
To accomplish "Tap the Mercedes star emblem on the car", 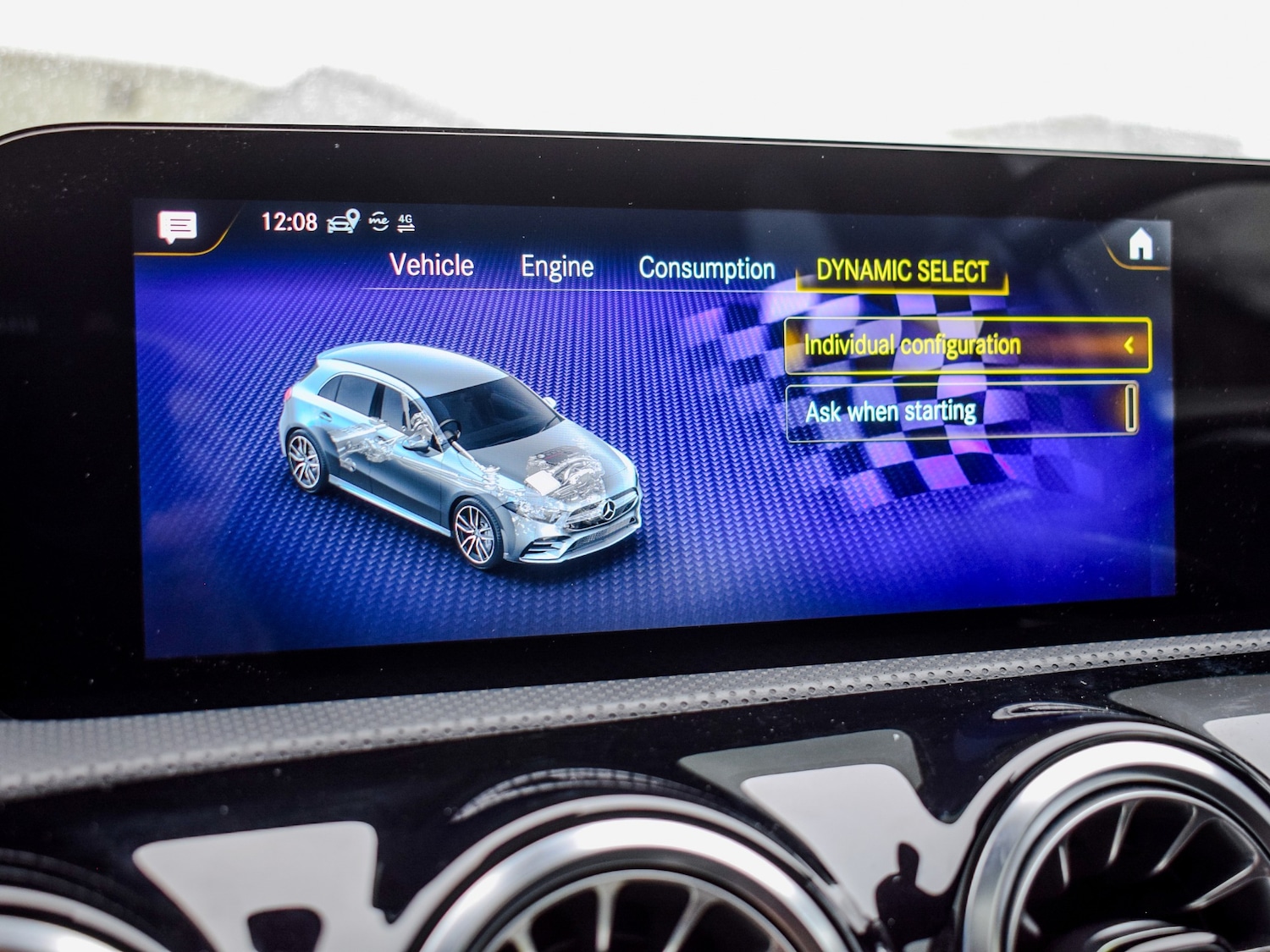I will (x=608, y=509).
